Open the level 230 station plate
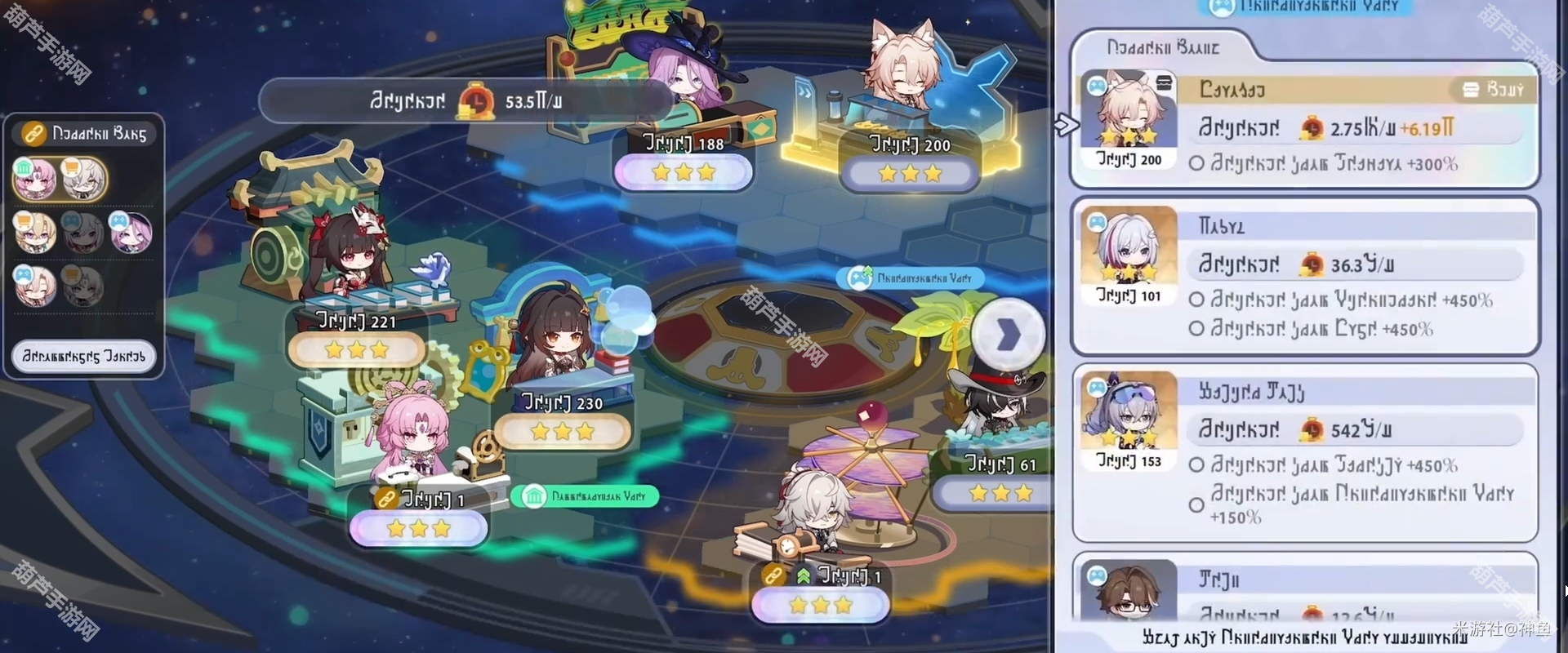1568x653 pixels. pyautogui.click(x=563, y=422)
